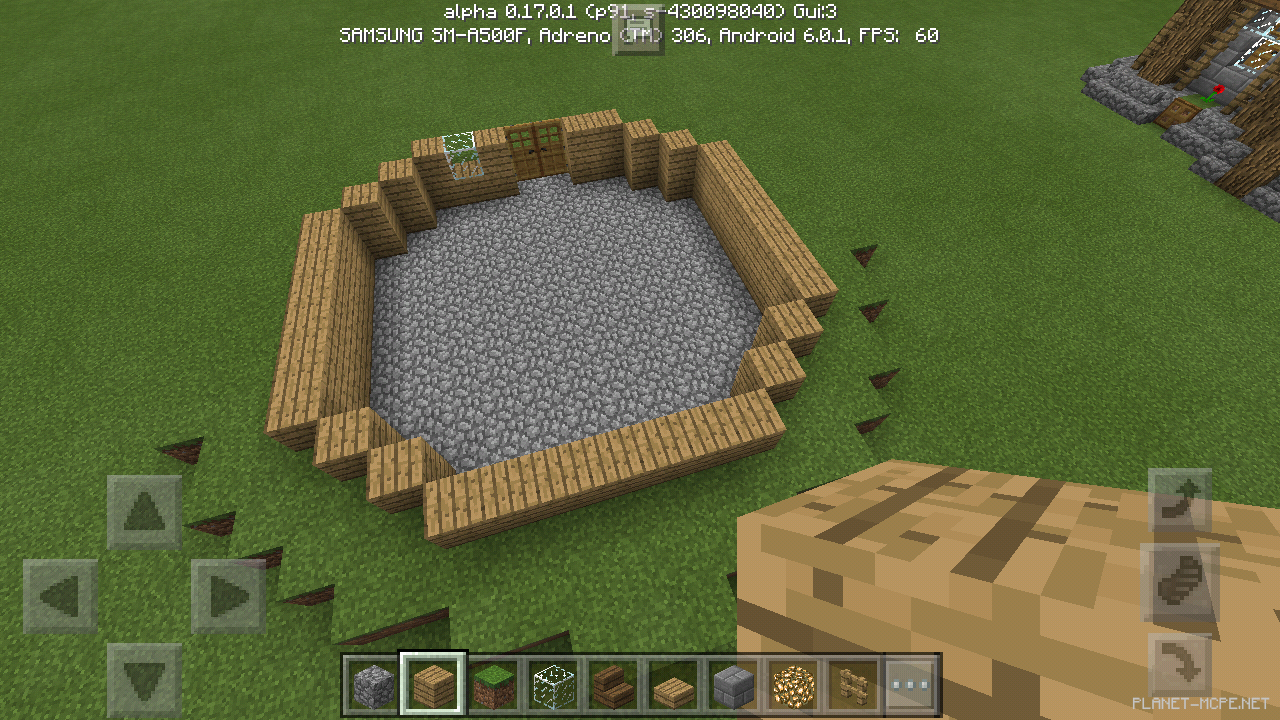
Task: Open the inventory with the three-dots button
Action: (911, 685)
